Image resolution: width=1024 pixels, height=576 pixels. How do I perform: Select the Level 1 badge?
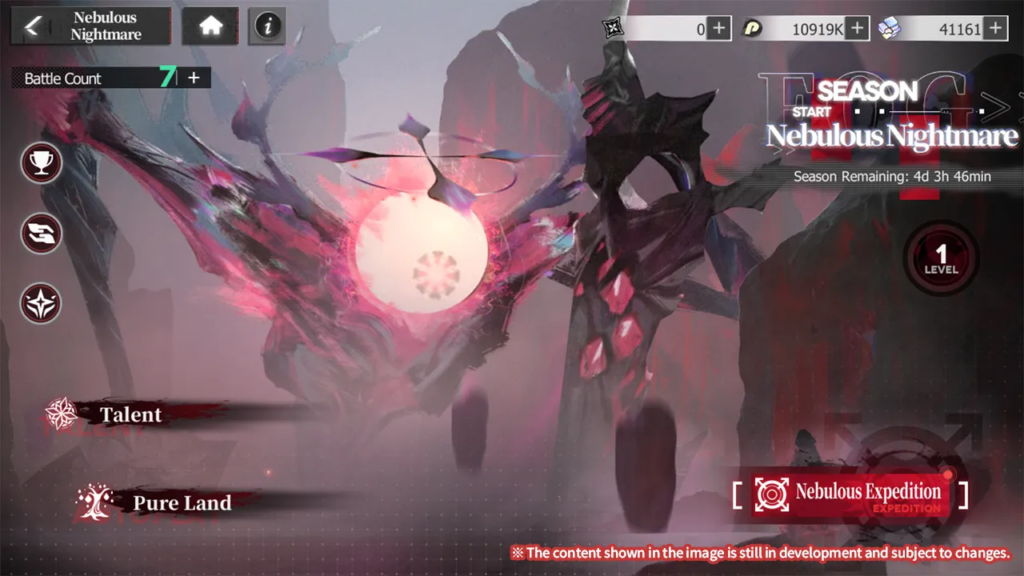[x=940, y=258]
